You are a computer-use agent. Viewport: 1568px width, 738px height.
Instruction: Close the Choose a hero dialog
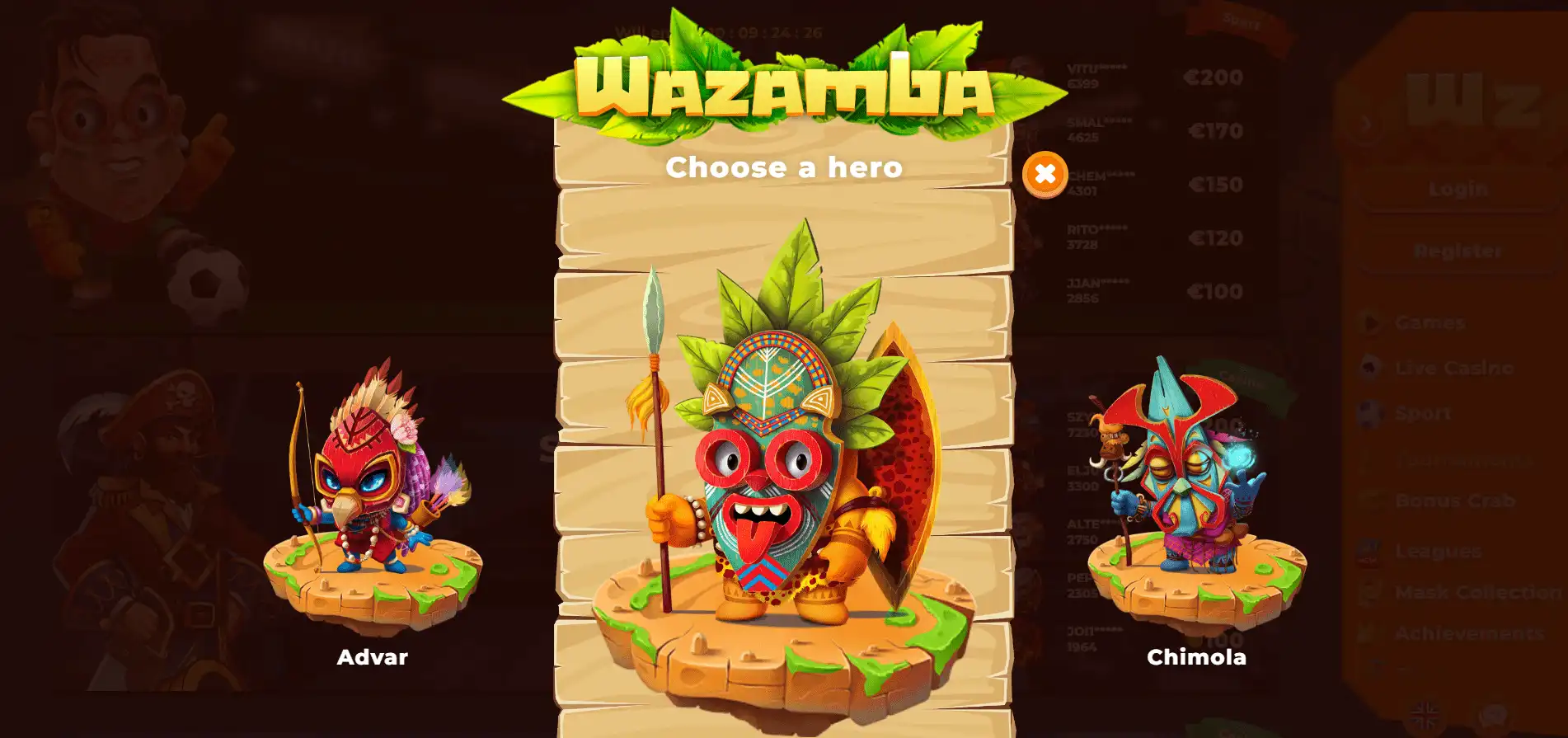click(x=1045, y=175)
